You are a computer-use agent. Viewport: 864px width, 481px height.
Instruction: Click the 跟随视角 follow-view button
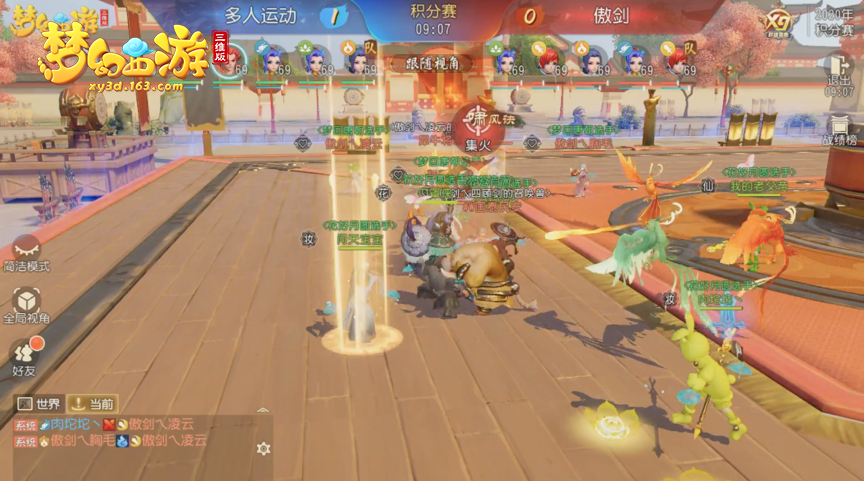[x=432, y=63]
